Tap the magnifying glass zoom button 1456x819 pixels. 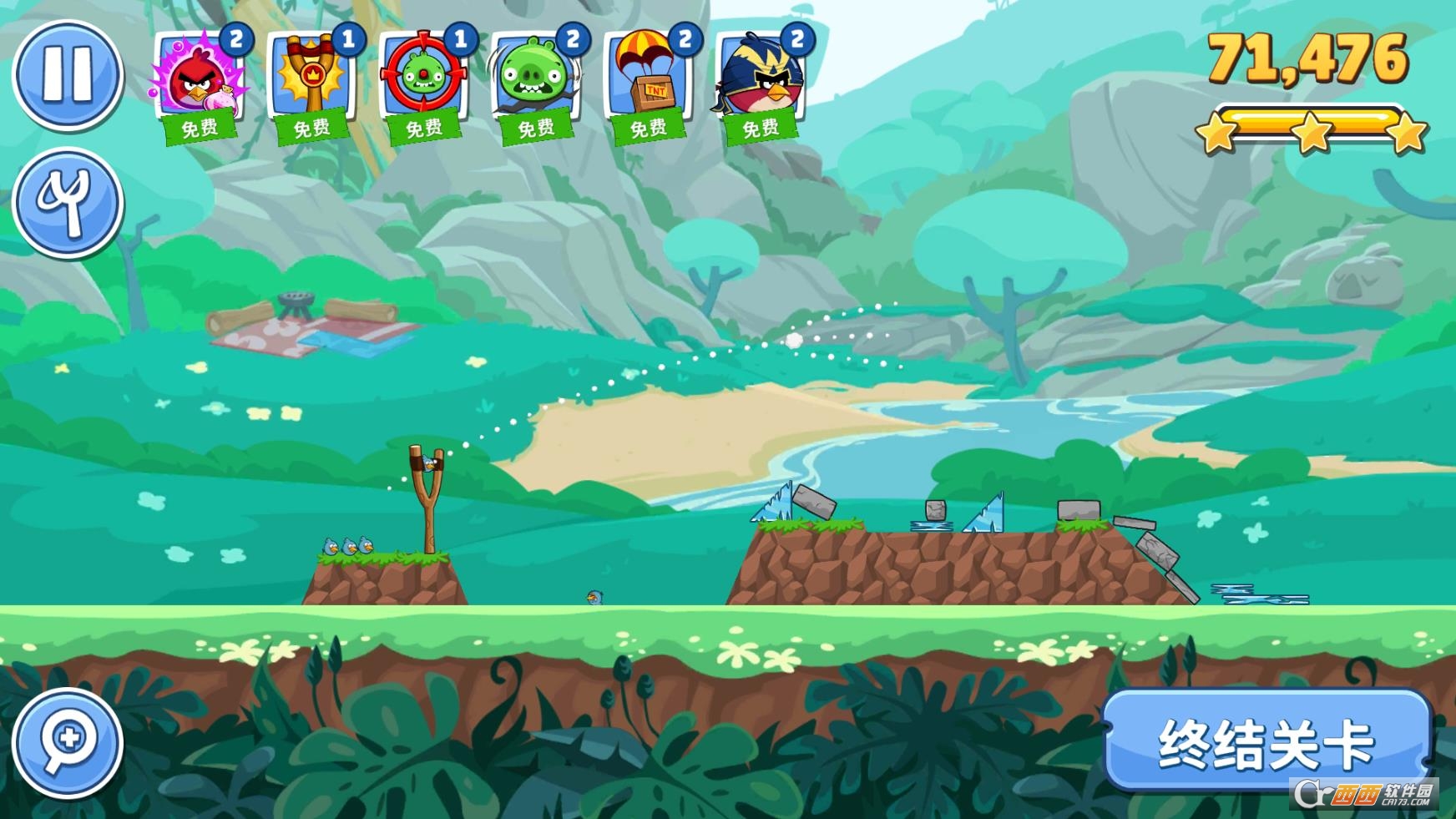point(68,742)
